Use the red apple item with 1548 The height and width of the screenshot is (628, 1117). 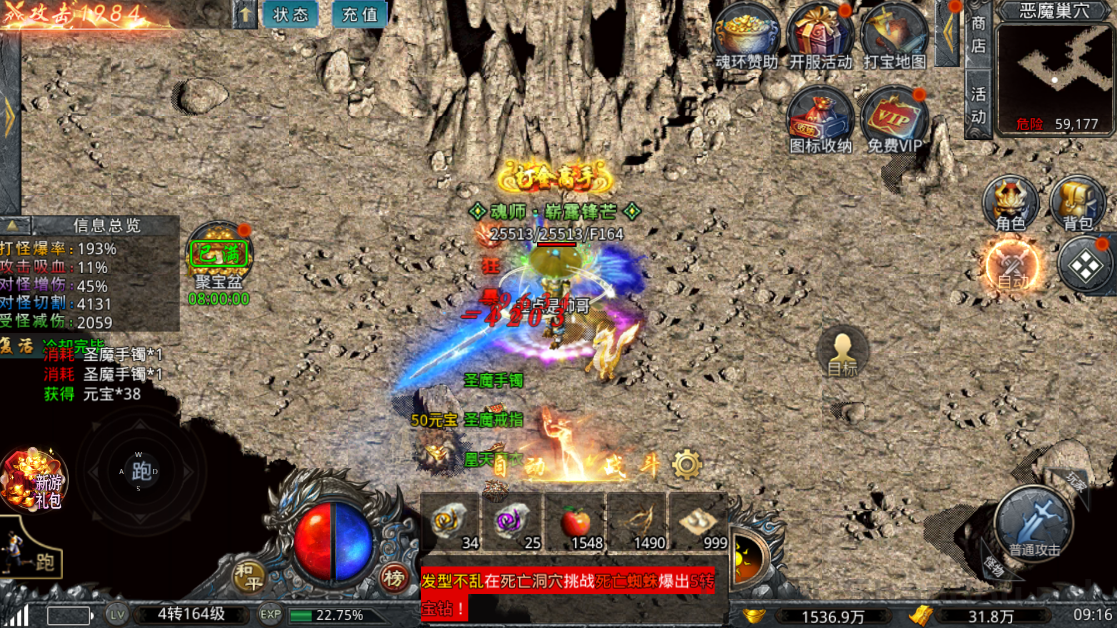574,522
